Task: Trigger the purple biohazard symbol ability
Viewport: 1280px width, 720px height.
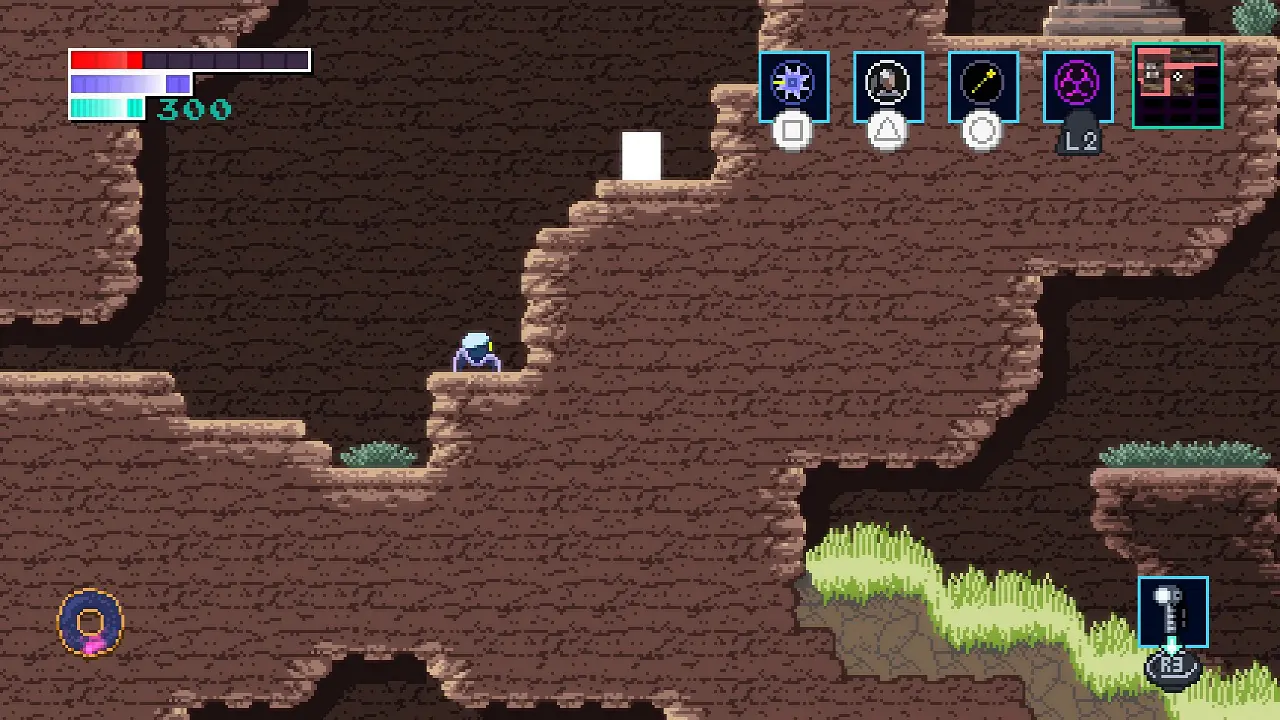Action: 1078,86
